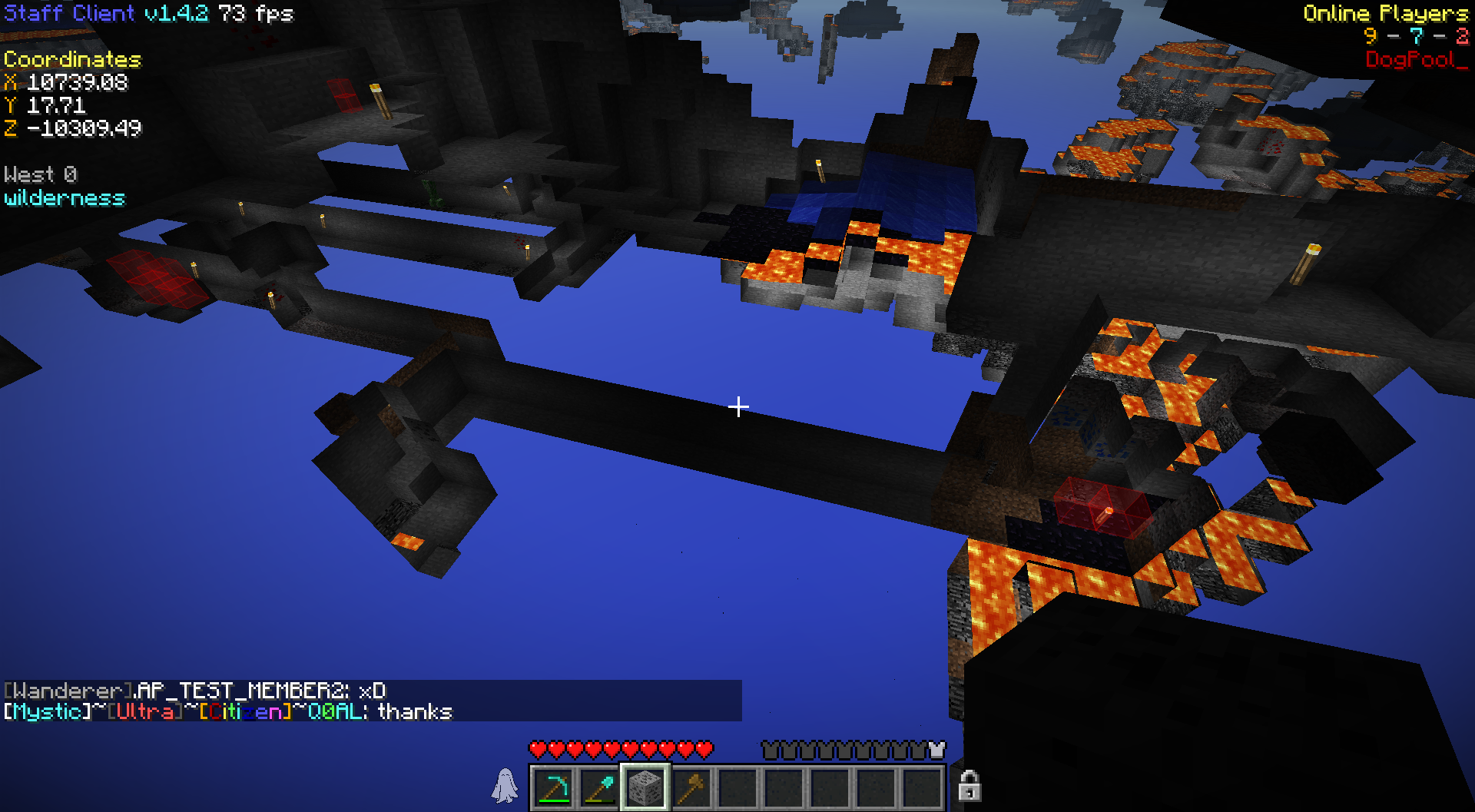Select the diamond pickaxe hotbar slot
This screenshot has width=1475, height=812.
point(553,787)
